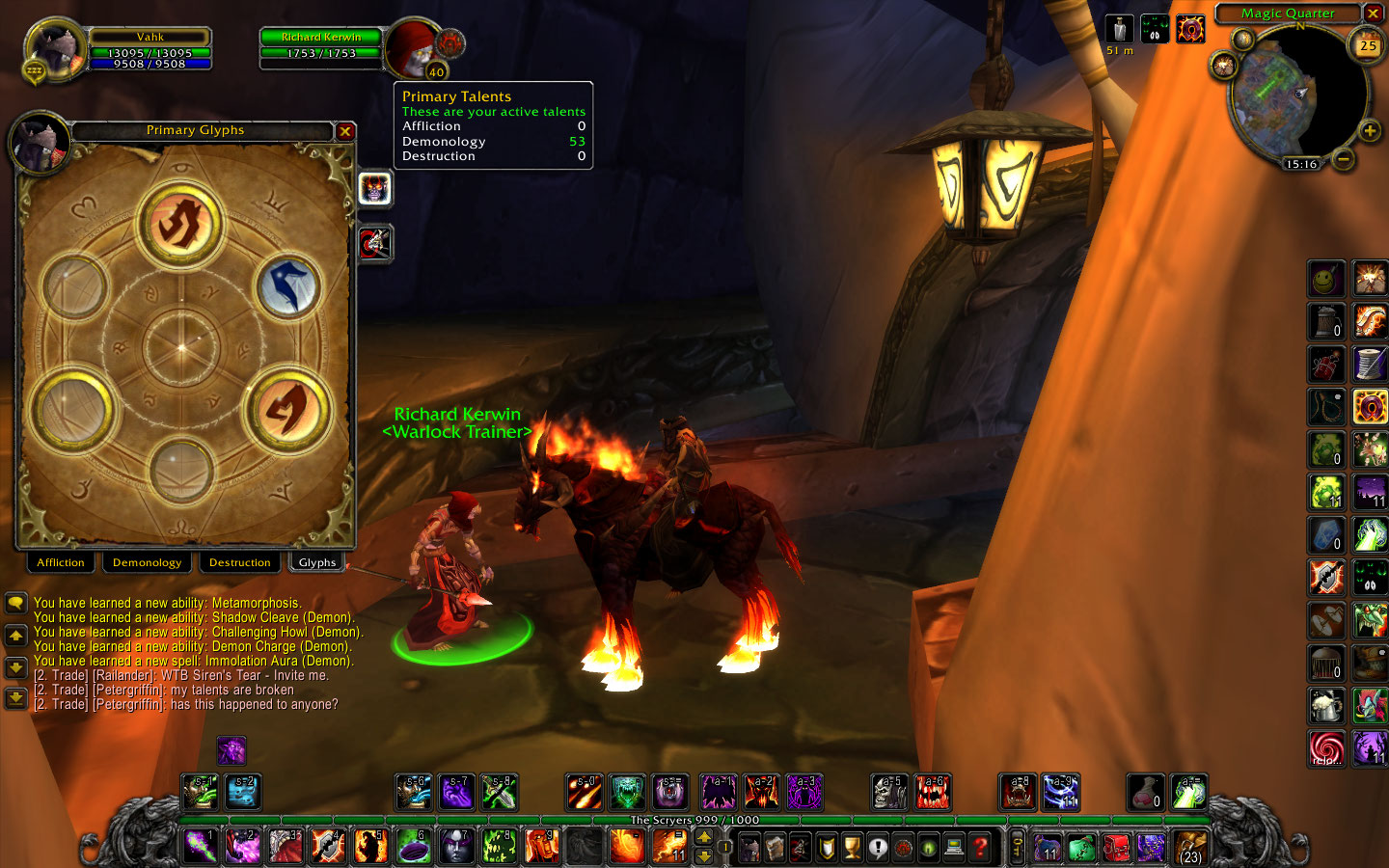Zoom out the minimap with the minus button
The height and width of the screenshot is (868, 1389).
point(1344,157)
